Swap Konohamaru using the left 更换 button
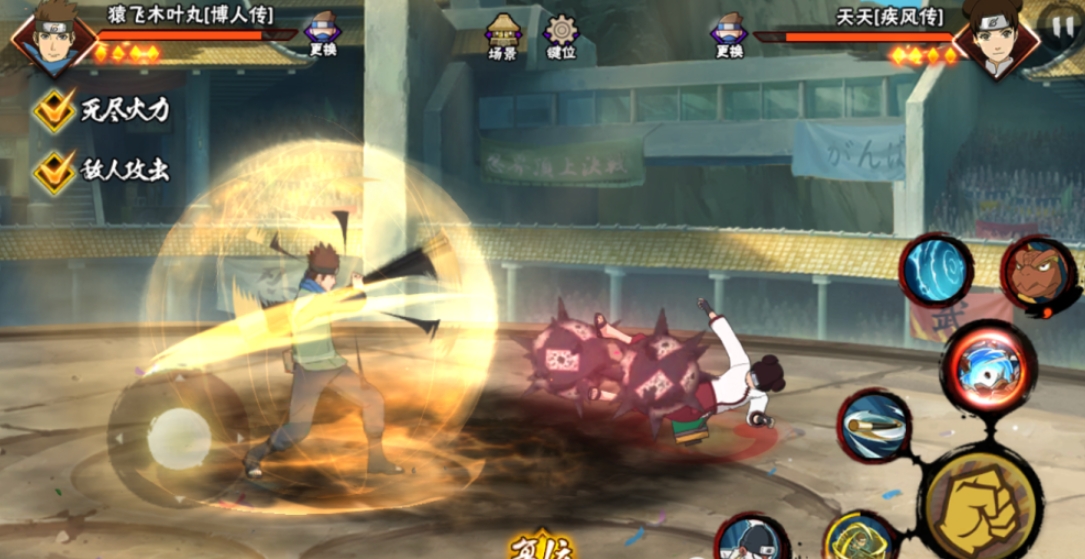The height and width of the screenshot is (559, 1085). 322,33
